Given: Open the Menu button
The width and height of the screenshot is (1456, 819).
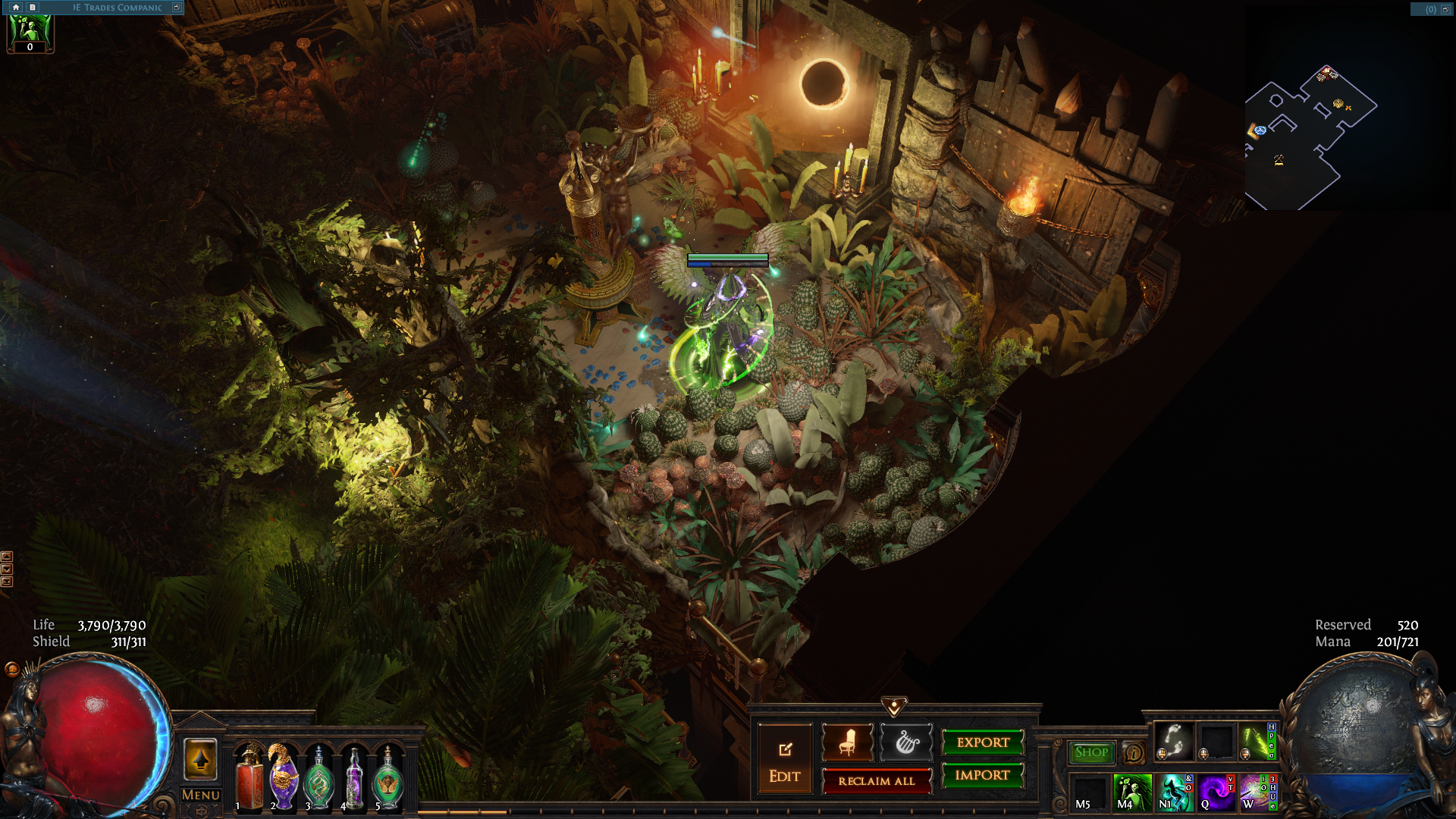Looking at the screenshot, I should click(x=201, y=795).
